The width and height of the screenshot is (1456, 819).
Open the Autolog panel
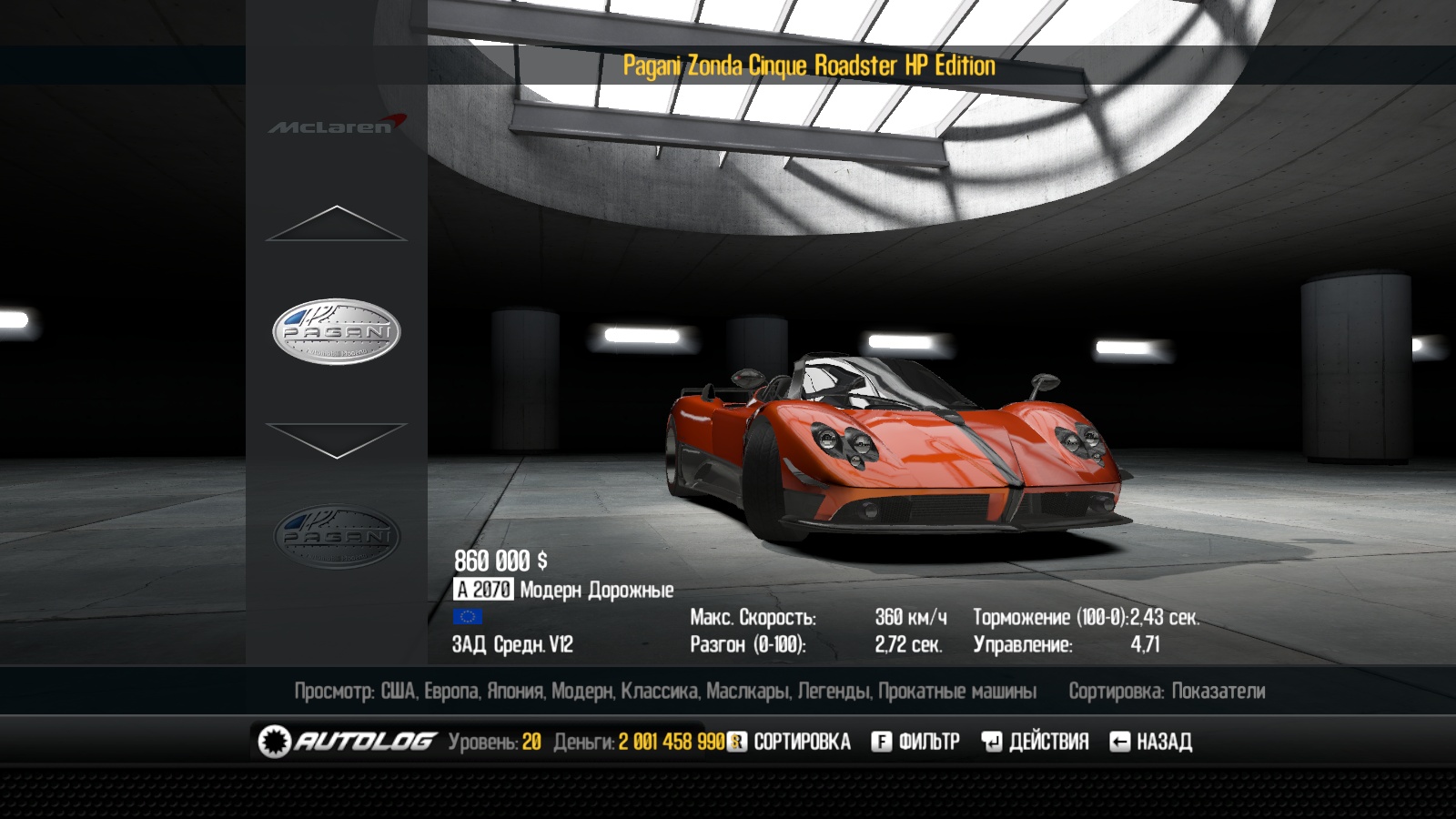coord(348,742)
